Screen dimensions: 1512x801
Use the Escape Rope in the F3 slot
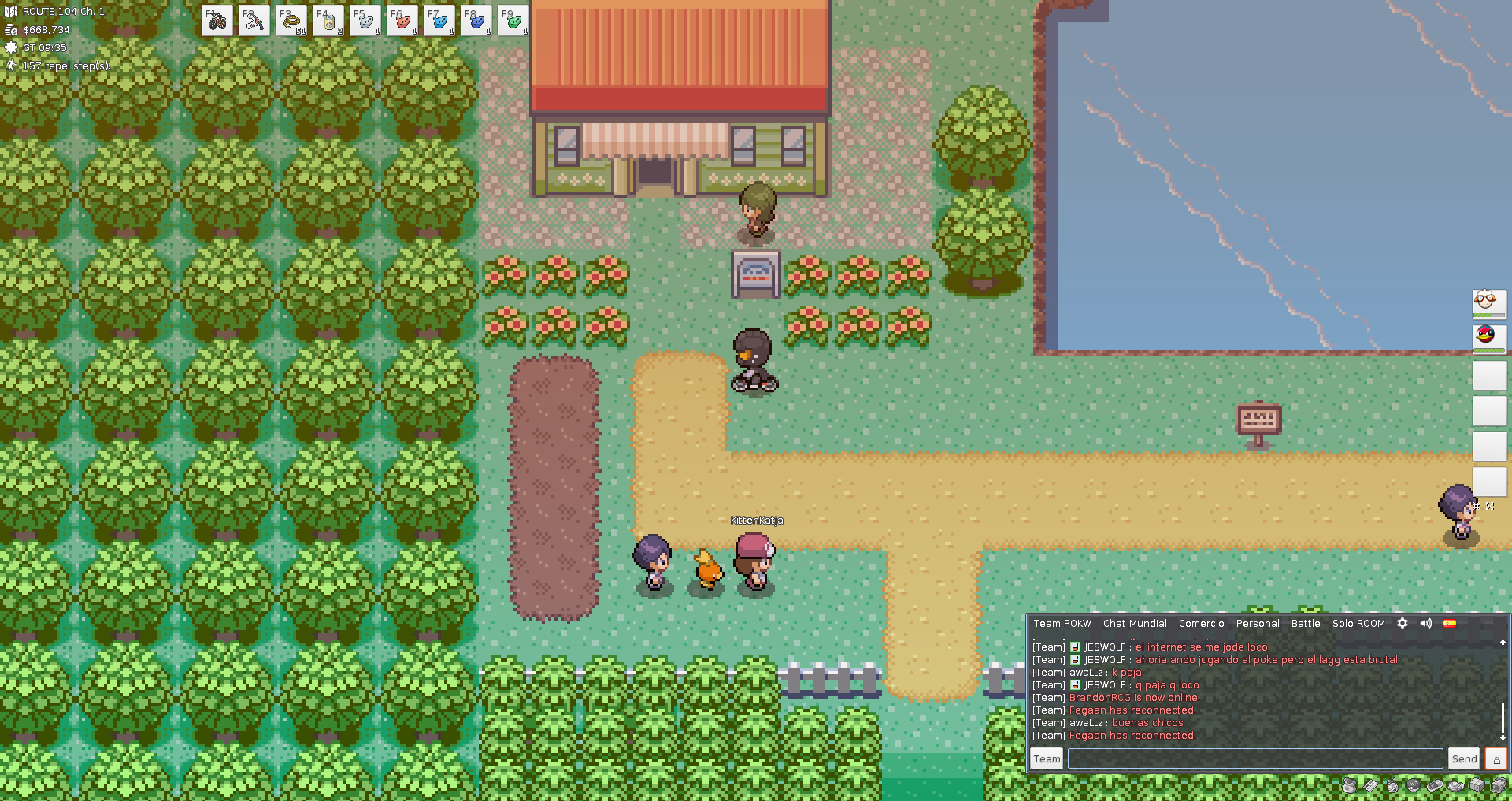point(291,20)
